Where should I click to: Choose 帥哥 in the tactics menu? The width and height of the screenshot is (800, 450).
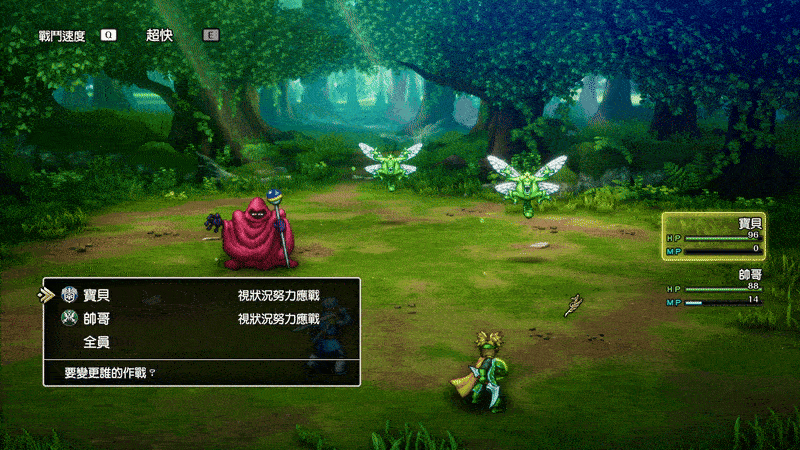click(97, 319)
